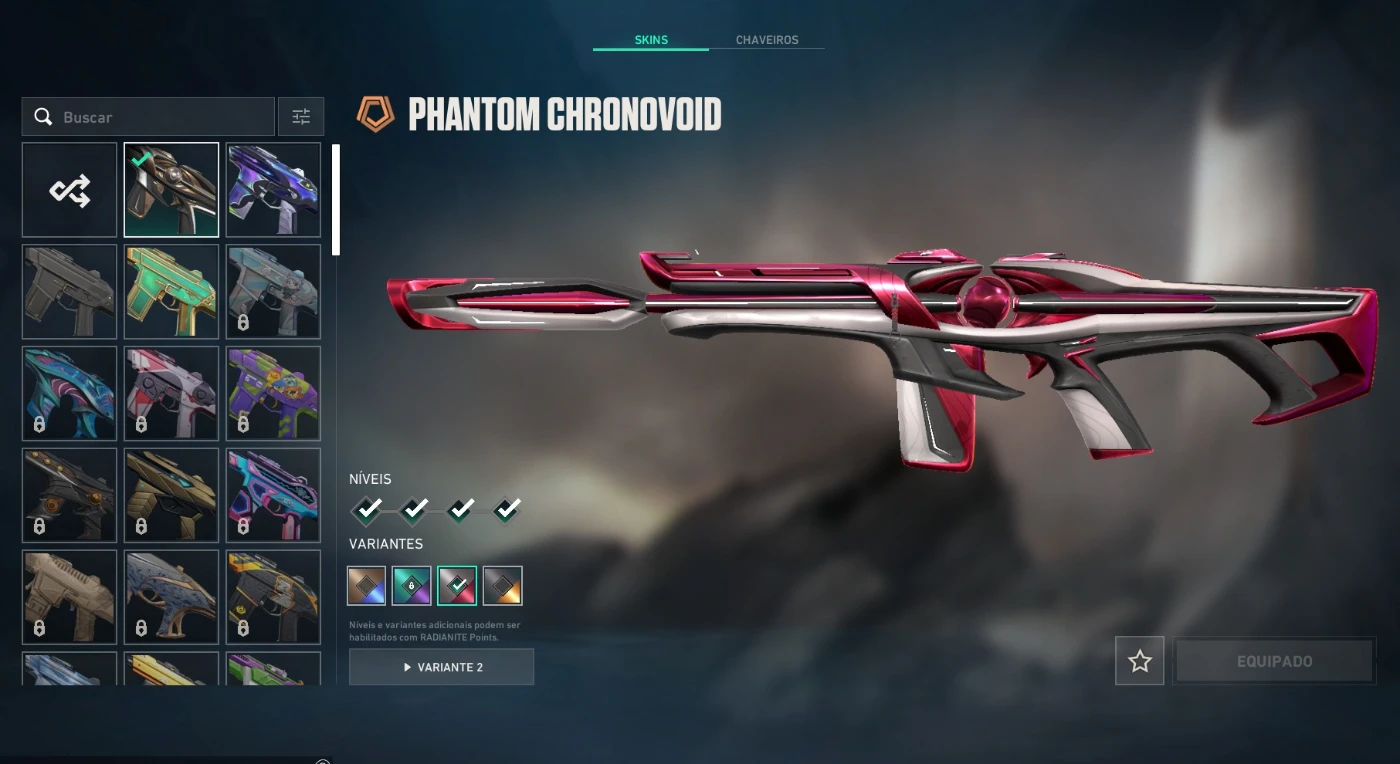Viewport: 1400px width, 764px height.
Task: Select the green and gold skin thumbnail
Action: (171, 292)
